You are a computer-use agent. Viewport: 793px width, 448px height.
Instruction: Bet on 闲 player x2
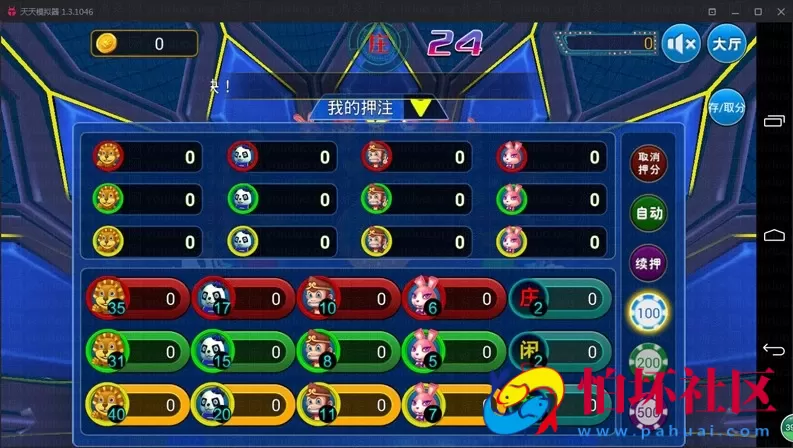tap(558, 351)
